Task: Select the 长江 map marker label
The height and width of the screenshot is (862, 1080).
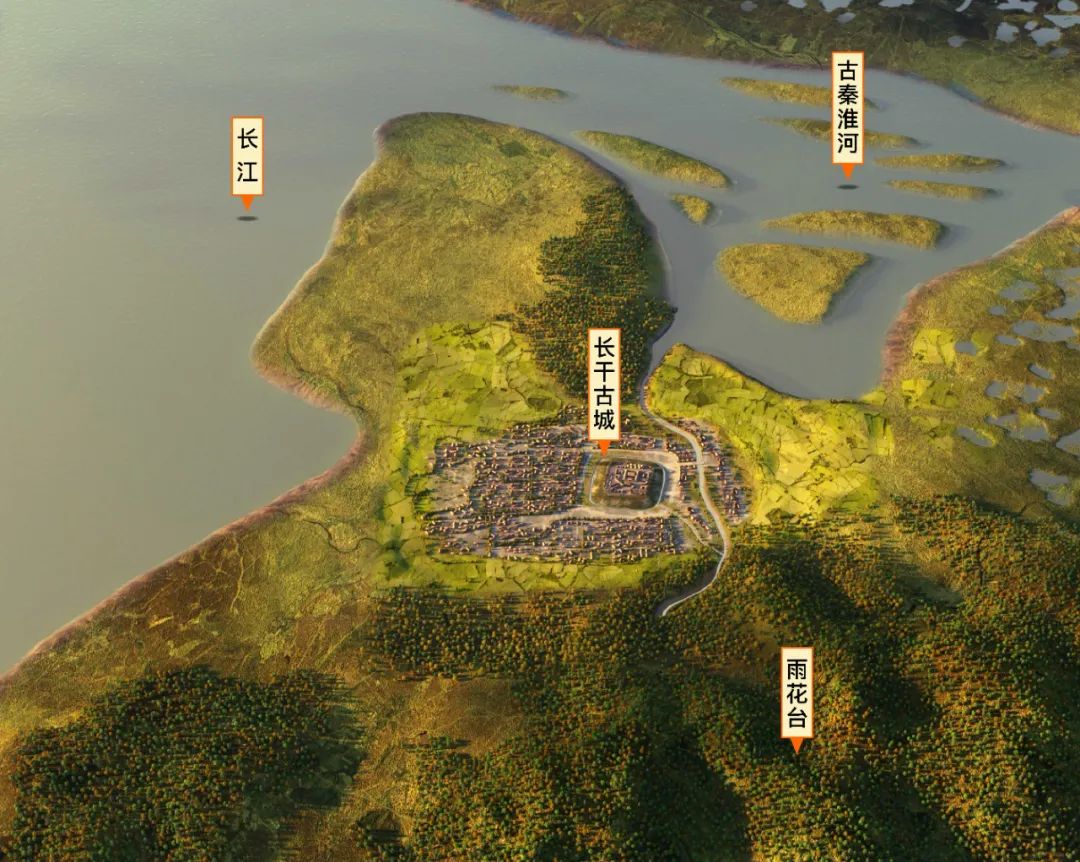Action: 247,156
